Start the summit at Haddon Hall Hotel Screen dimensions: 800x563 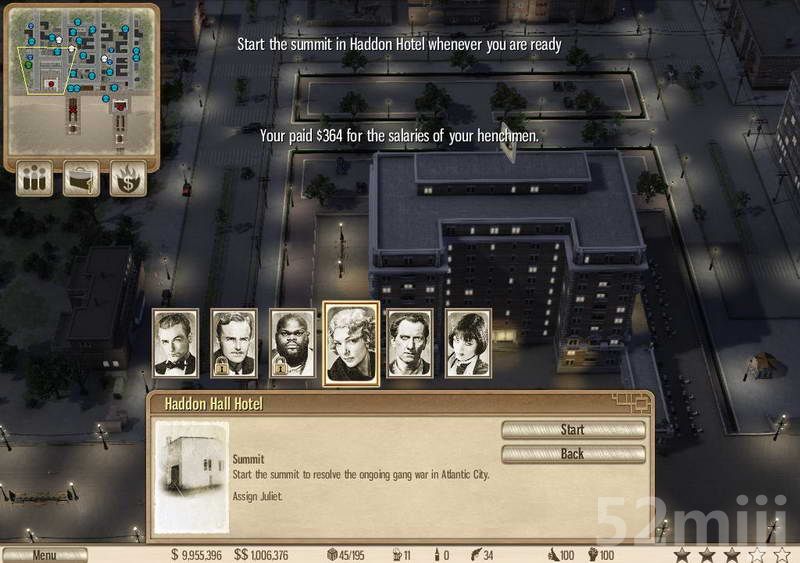(573, 430)
